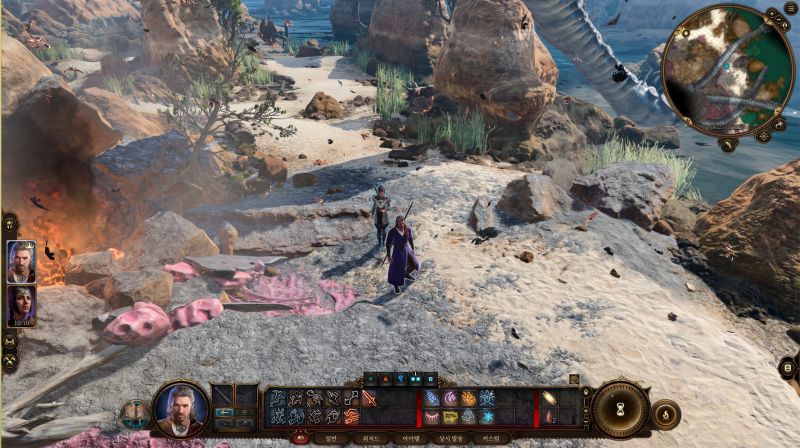This screenshot has width=800, height=448.
Task: Toggle the round button above party portraits
Action: [x=10, y=223]
